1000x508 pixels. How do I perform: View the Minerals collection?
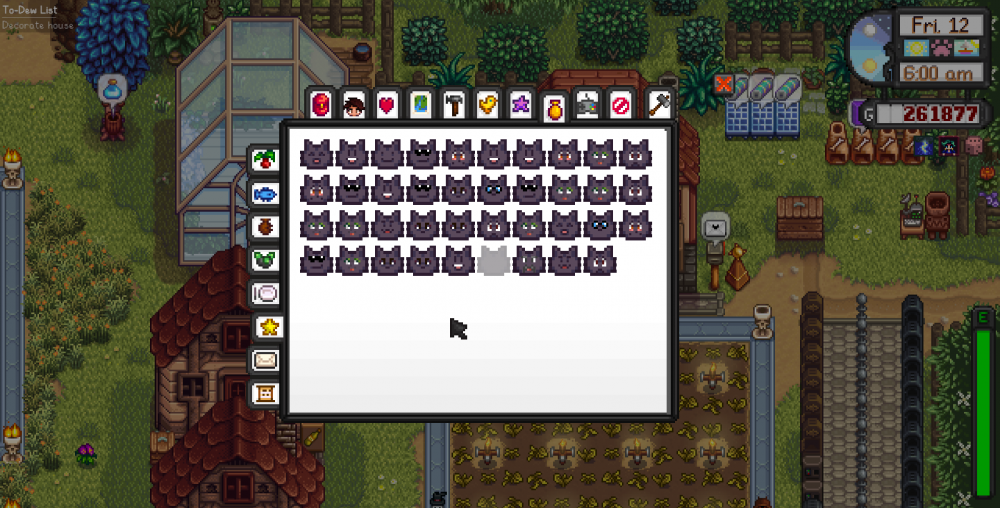[265, 260]
